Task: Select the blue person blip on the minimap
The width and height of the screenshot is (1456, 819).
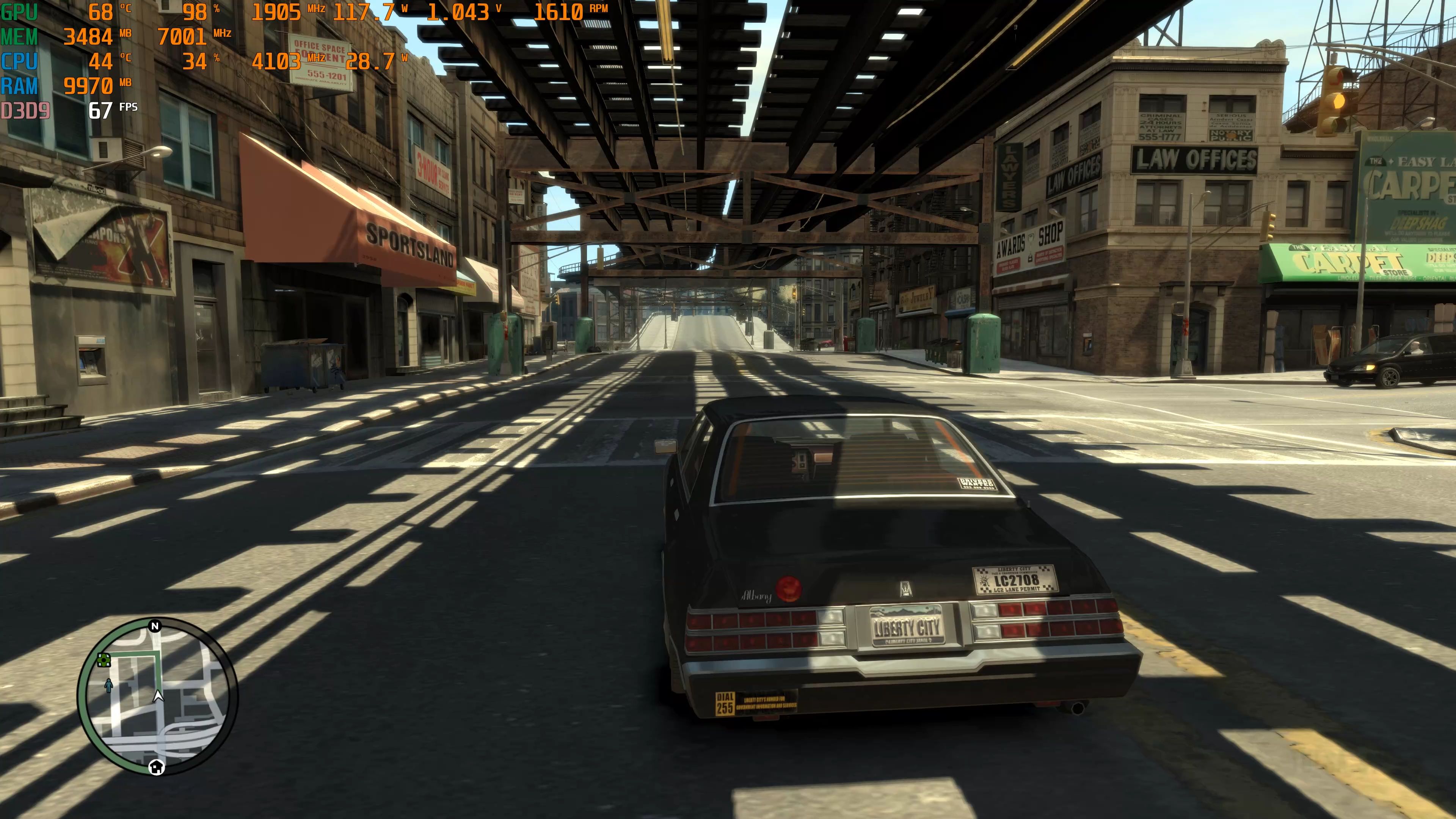Action: 108,686
